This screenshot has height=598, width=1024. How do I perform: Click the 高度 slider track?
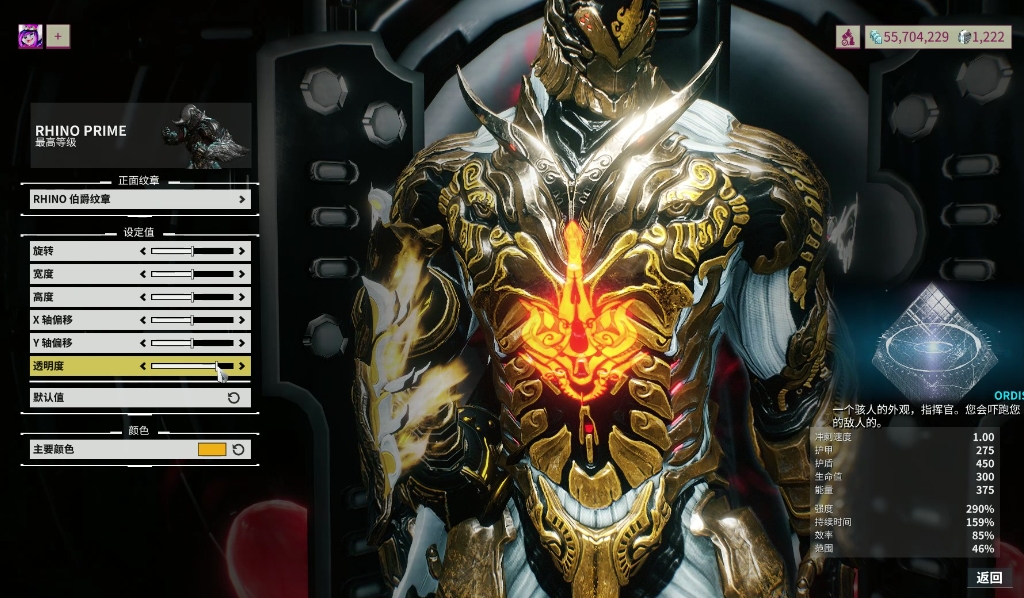[192, 297]
